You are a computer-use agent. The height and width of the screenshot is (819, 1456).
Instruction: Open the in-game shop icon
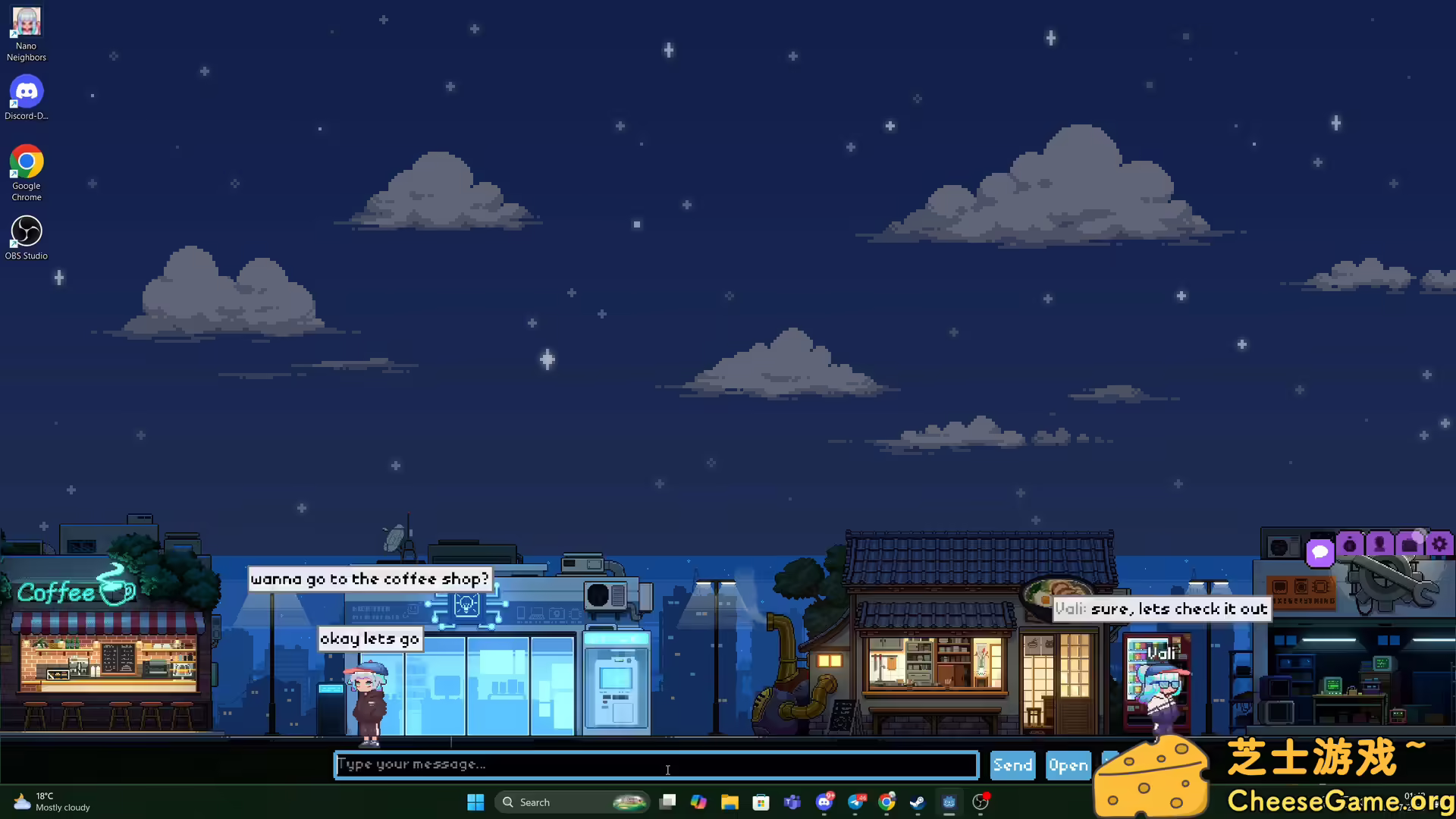pyautogui.click(x=1409, y=544)
